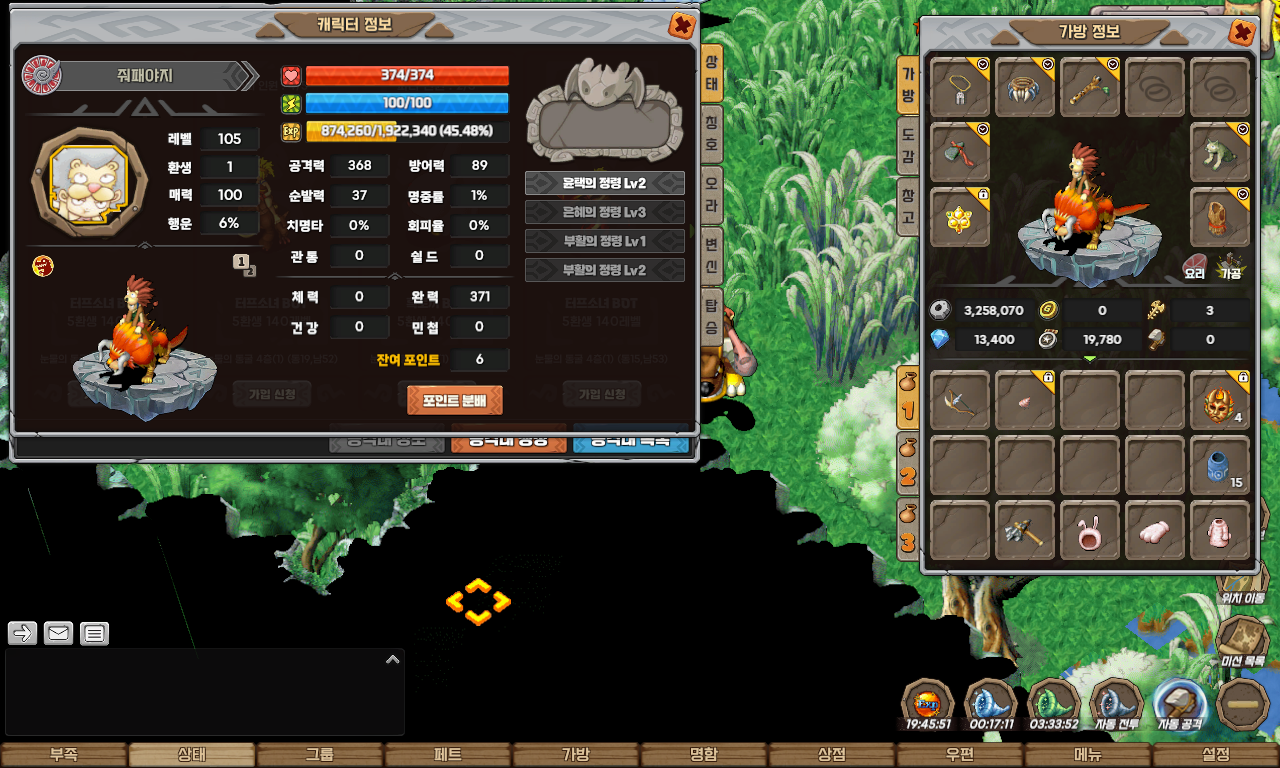The width and height of the screenshot is (1280, 768).
Task: Open 부족 from the bottom menu
Action: pos(64,755)
